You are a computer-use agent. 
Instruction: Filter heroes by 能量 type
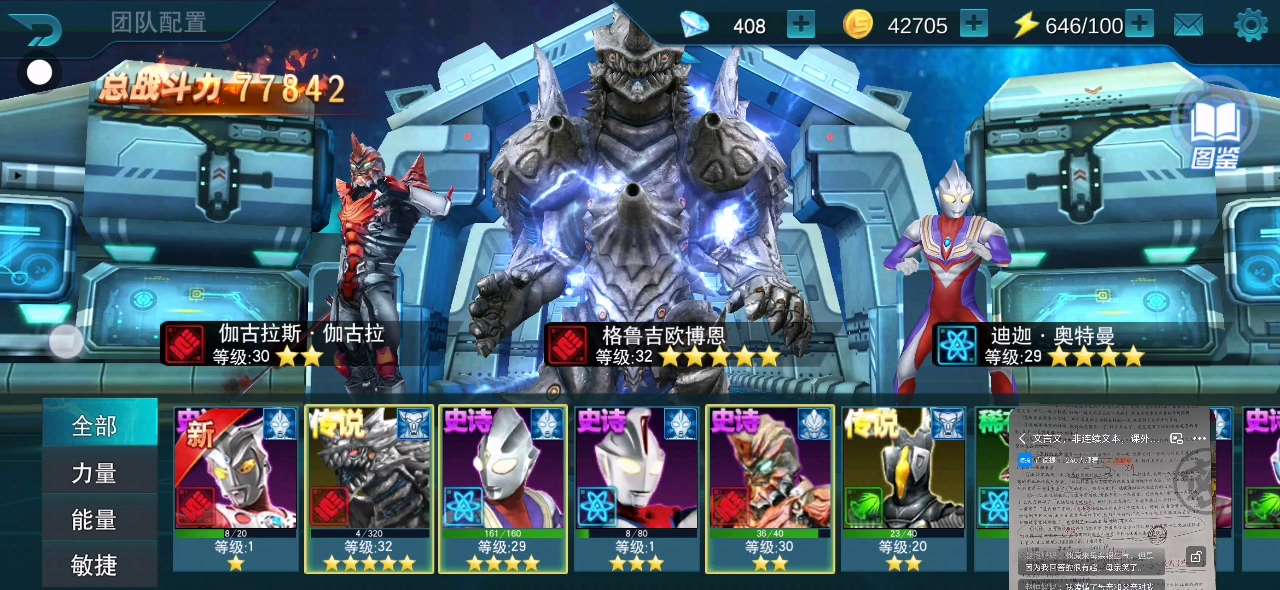coord(98,520)
